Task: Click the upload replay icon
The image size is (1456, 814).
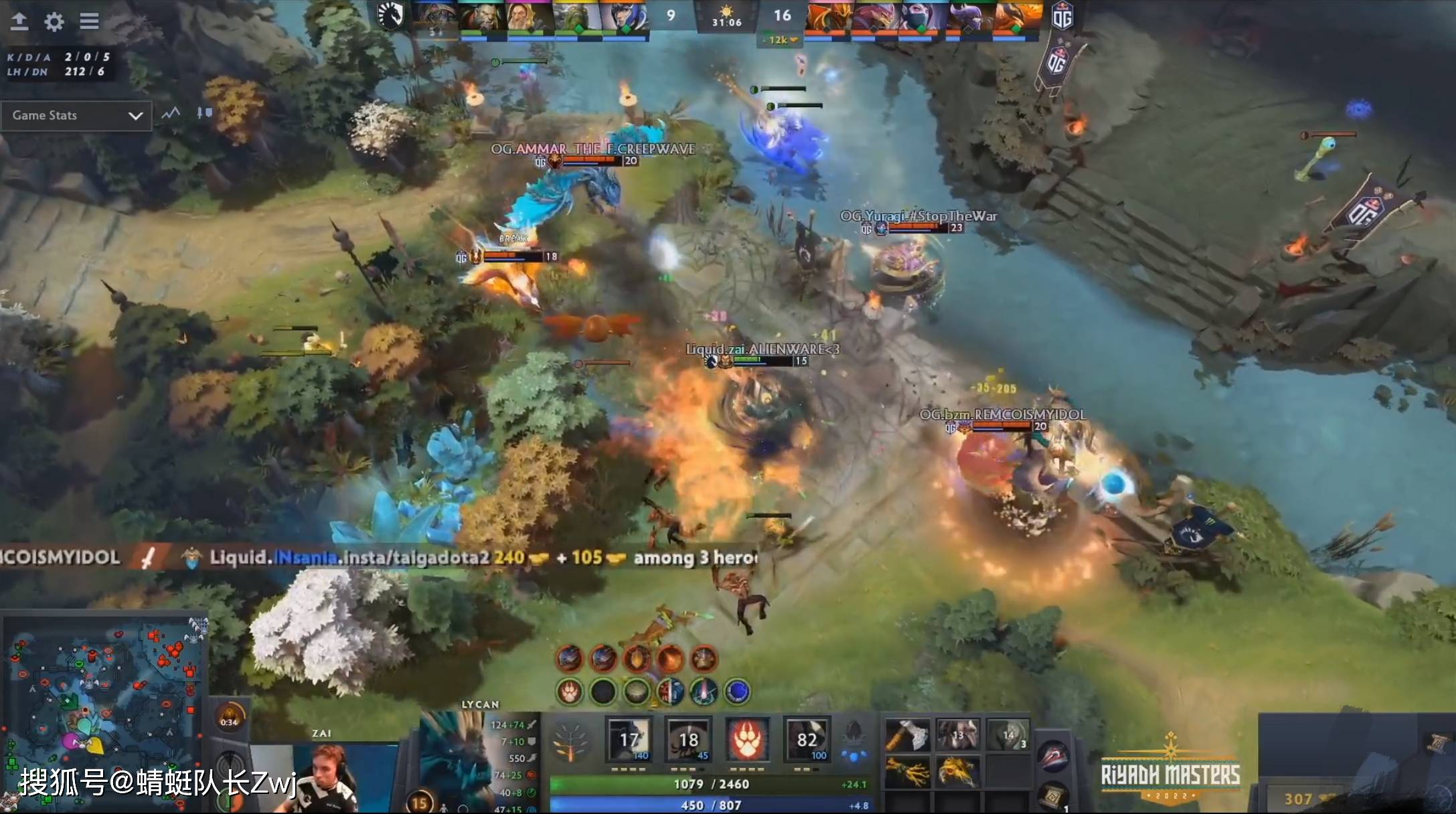Action: coord(19,21)
